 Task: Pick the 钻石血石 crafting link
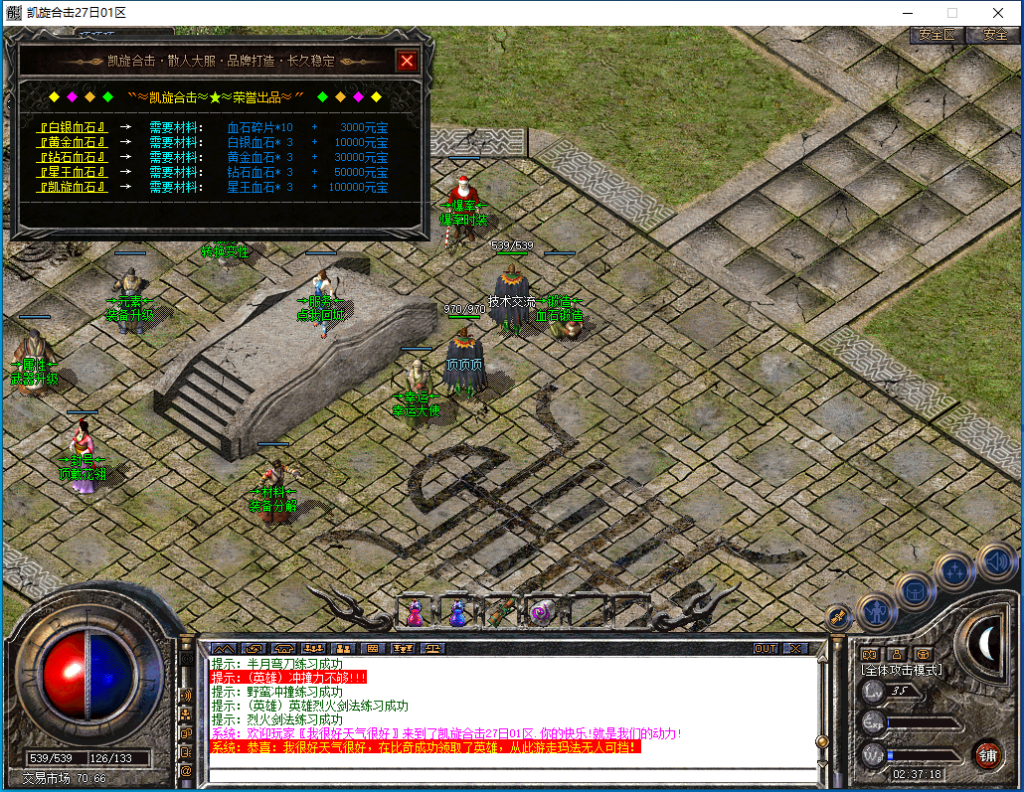72,158
